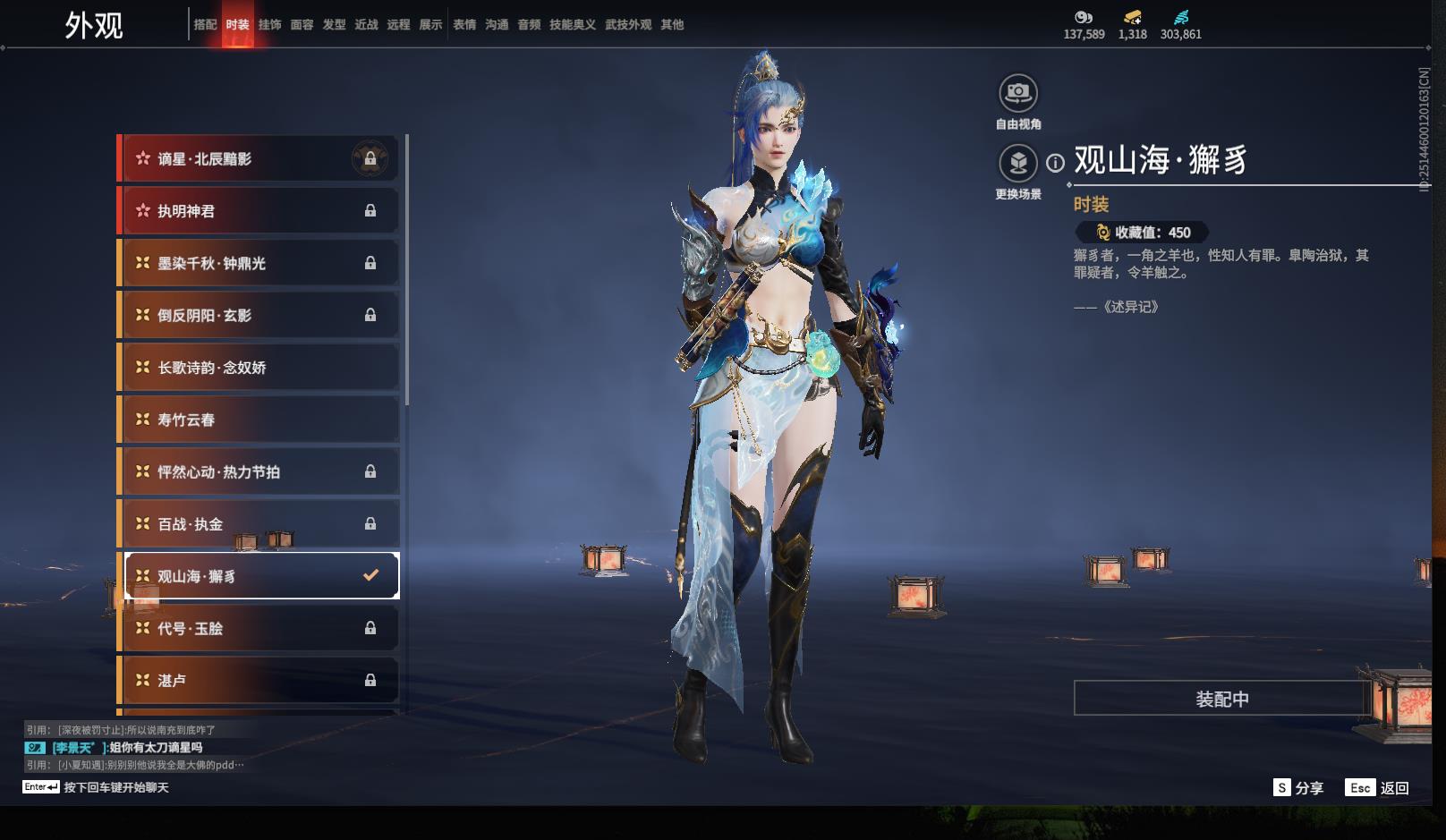The width and height of the screenshot is (1446, 840).
Task: Show outfit info via the info icon
Action: click(1056, 163)
